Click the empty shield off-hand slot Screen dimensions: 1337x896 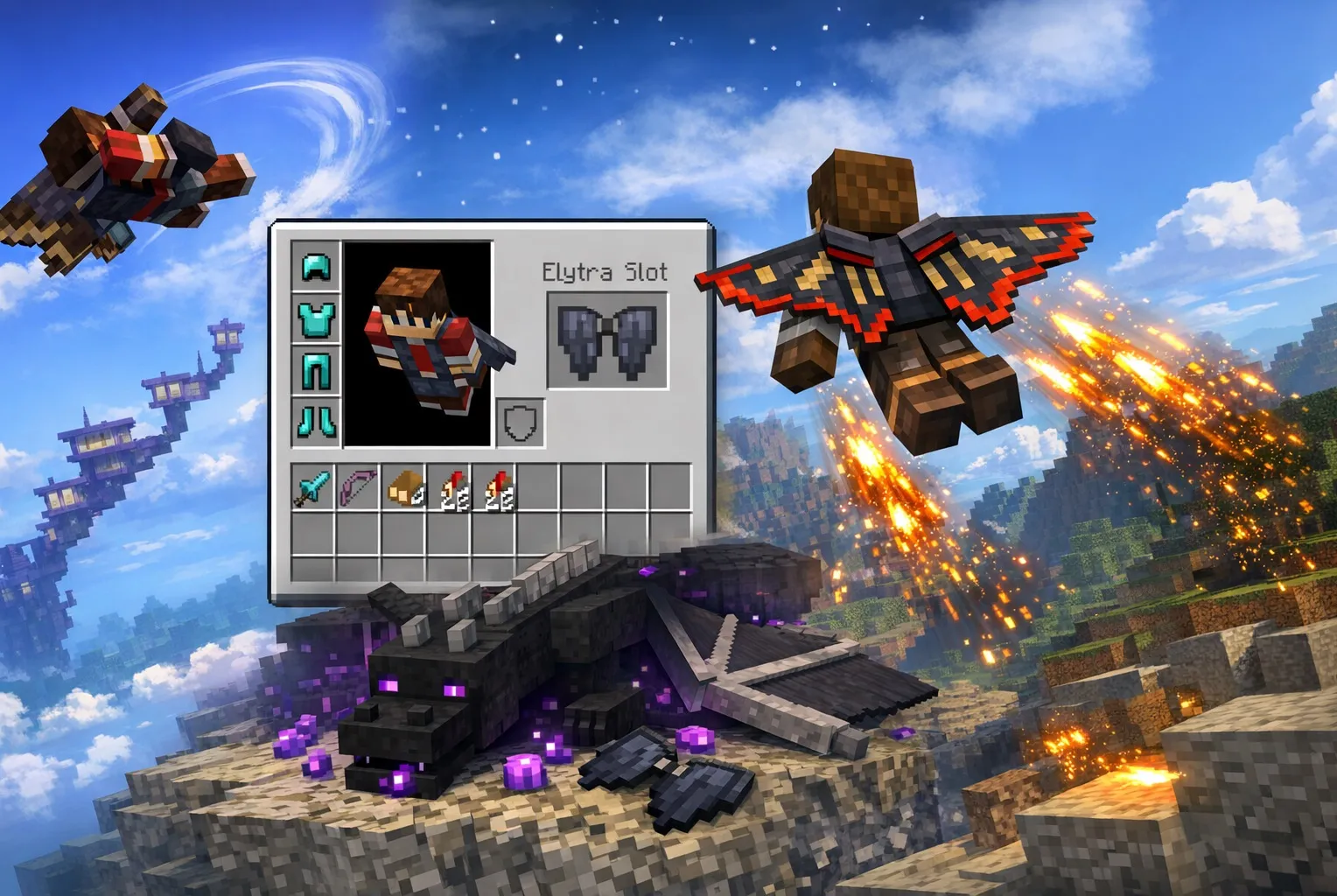[x=521, y=423]
